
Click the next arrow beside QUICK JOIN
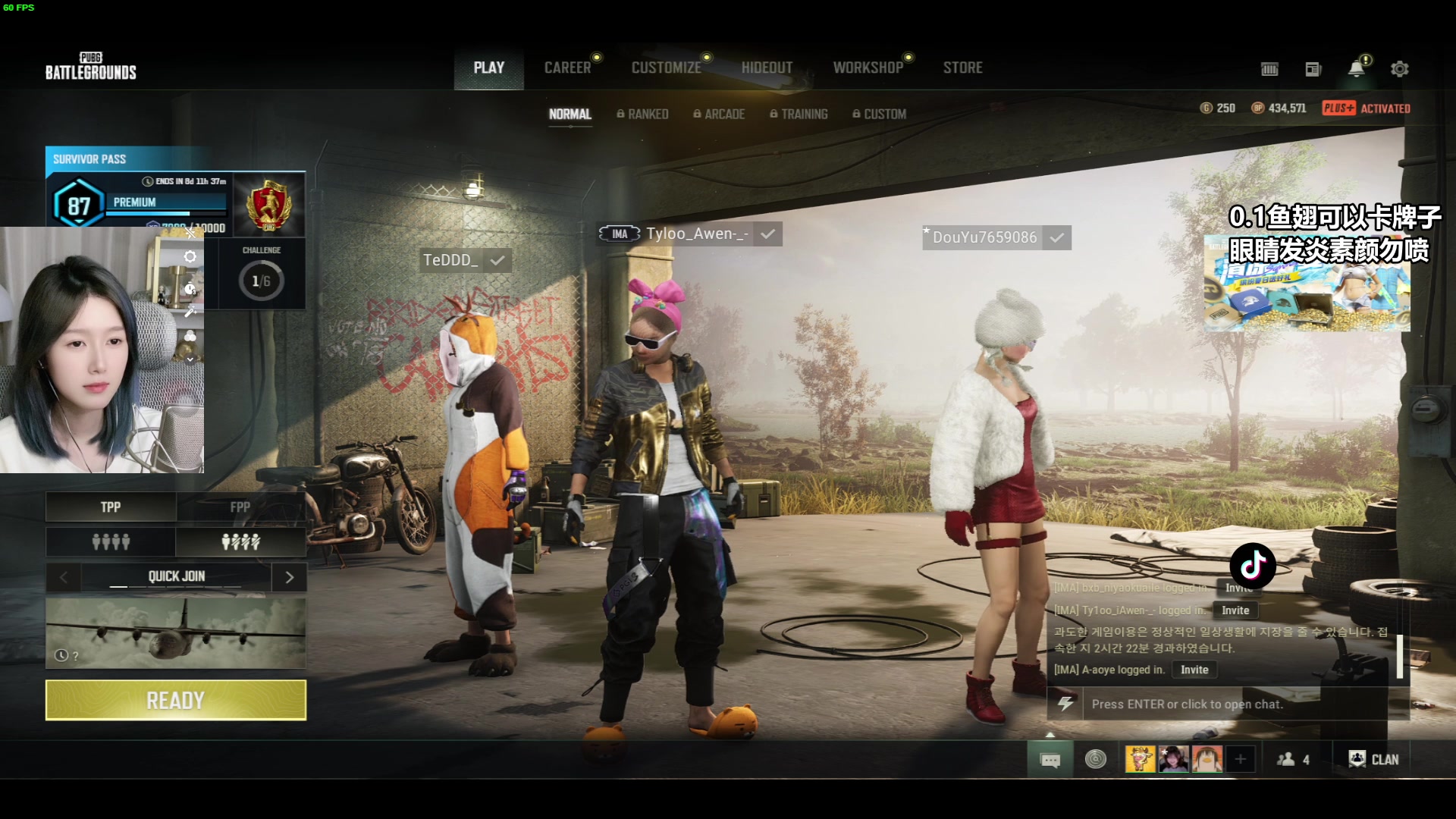[289, 577]
